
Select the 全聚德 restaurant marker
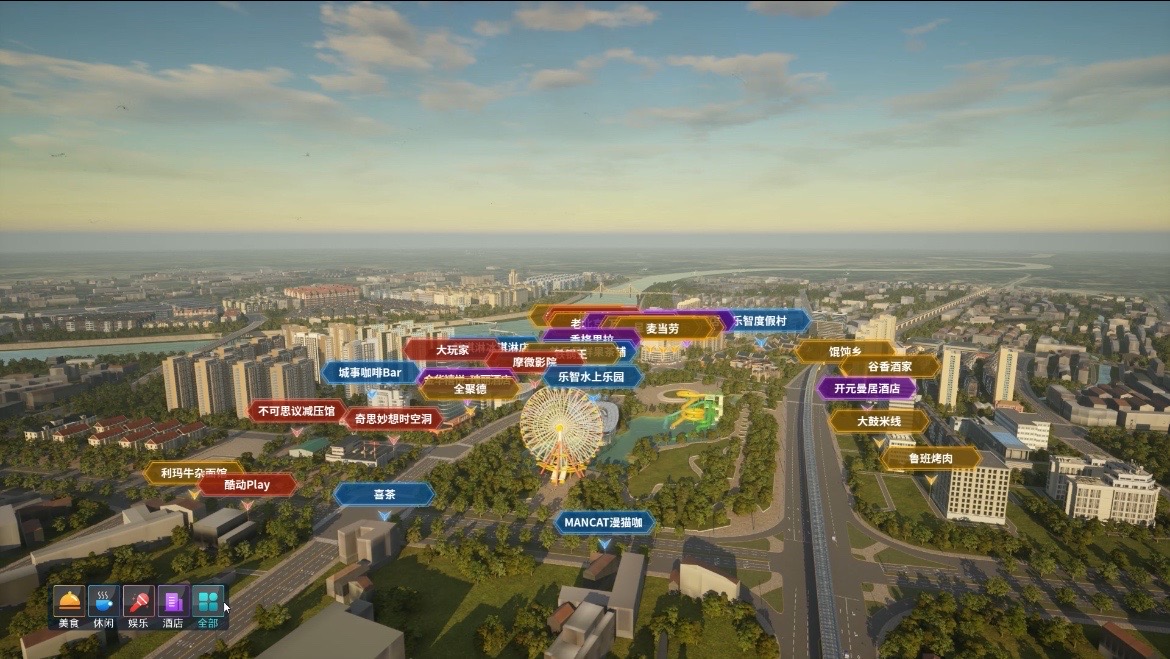pyautogui.click(x=469, y=389)
